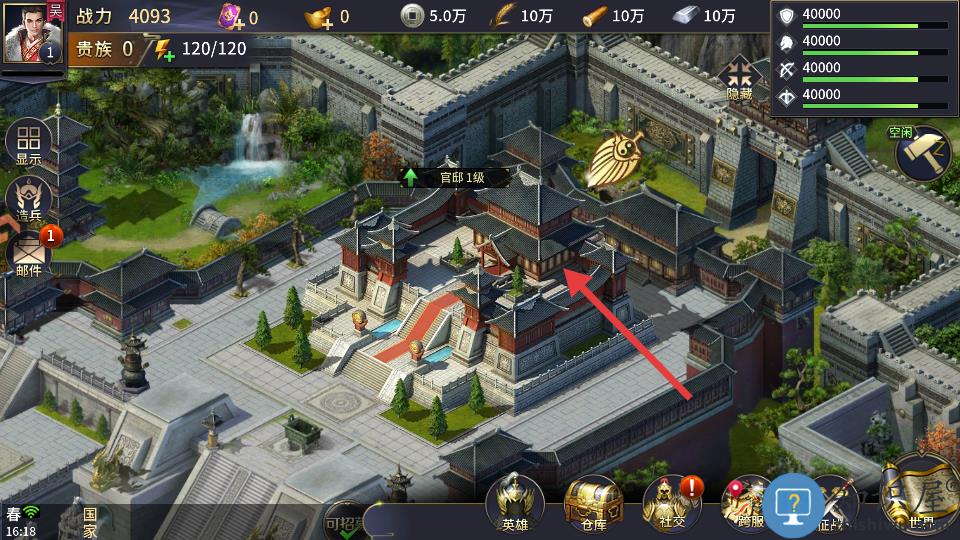Open the 社交 social menu
Viewport: 960px width, 540px height.
click(671, 503)
